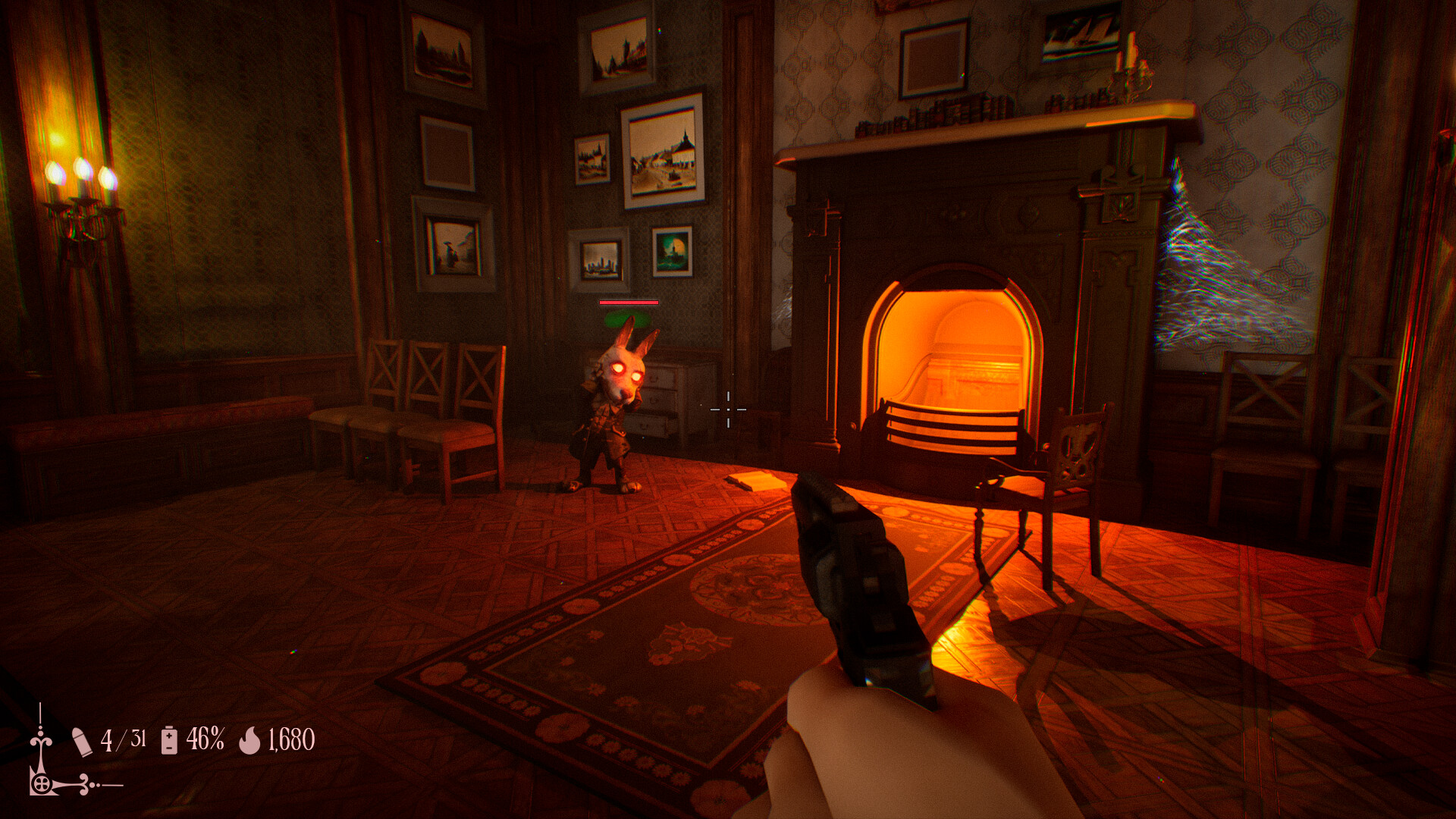Click the plus symbol on the battery icon

[x=169, y=736]
